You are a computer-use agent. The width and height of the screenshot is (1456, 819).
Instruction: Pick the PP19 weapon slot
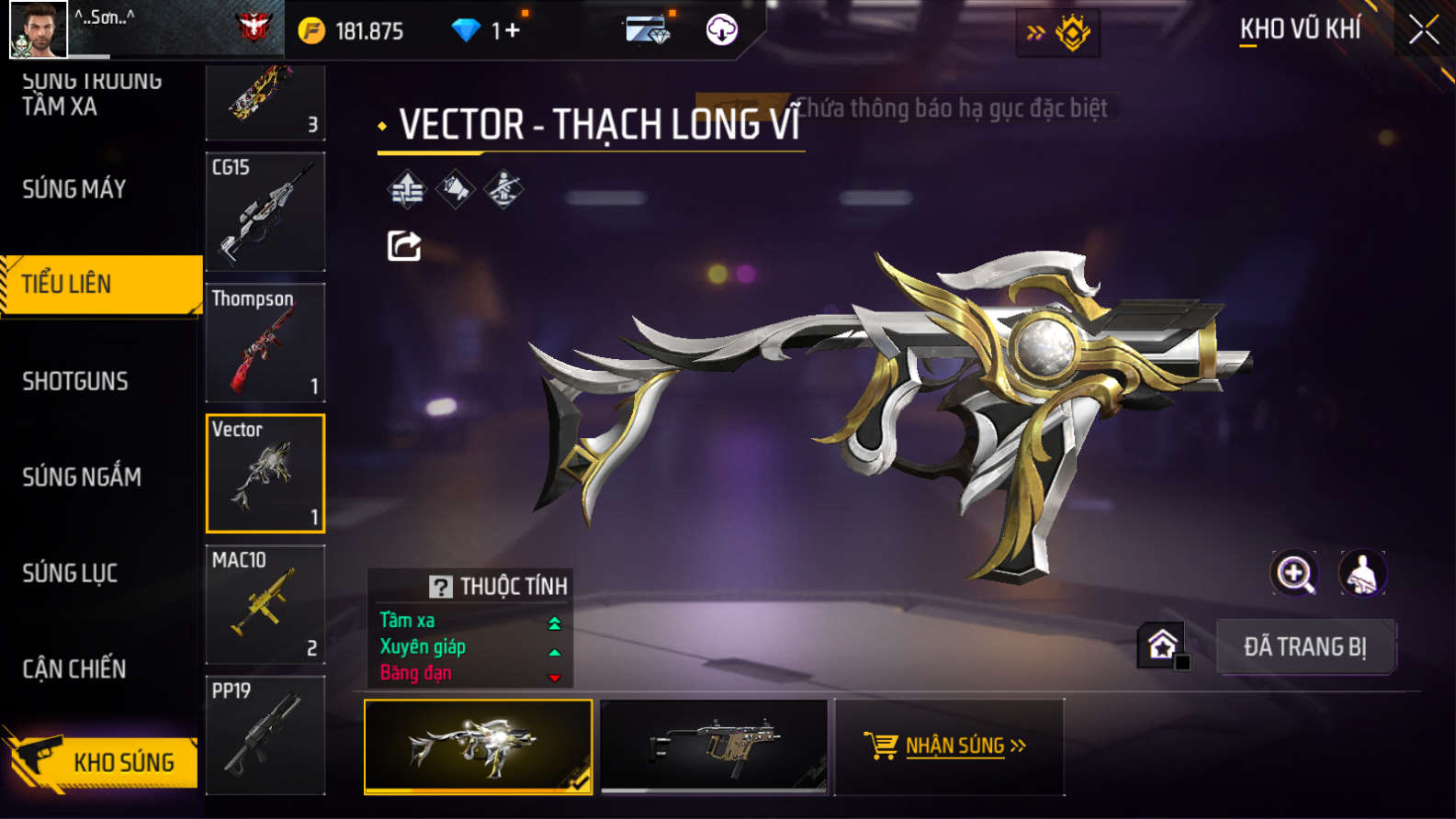[265, 735]
